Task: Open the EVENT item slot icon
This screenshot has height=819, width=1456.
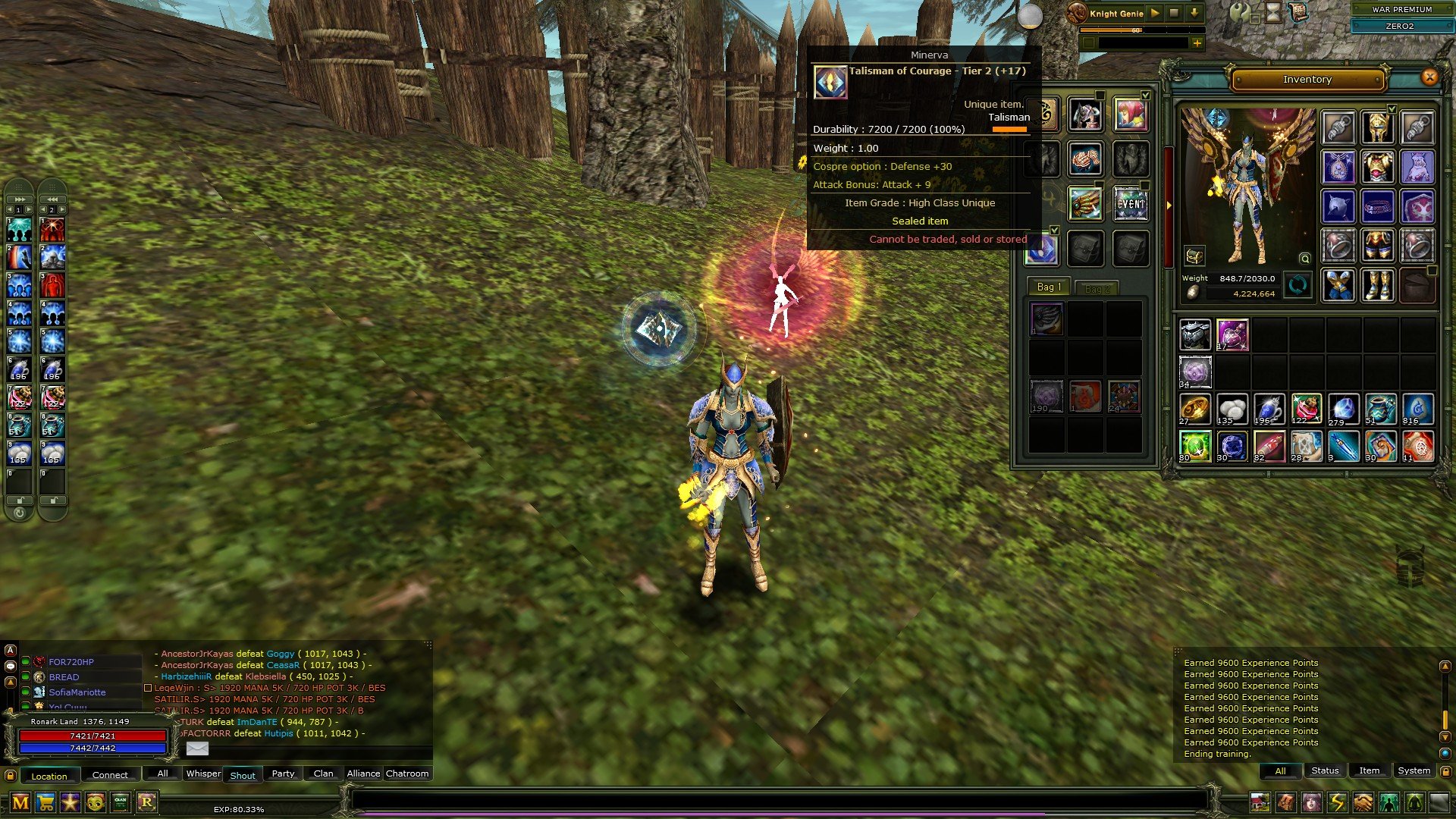Action: (1131, 204)
